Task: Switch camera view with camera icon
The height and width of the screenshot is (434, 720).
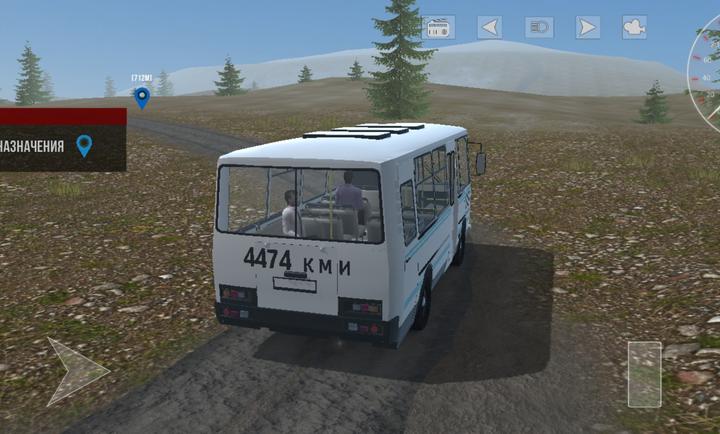Action: (x=634, y=28)
